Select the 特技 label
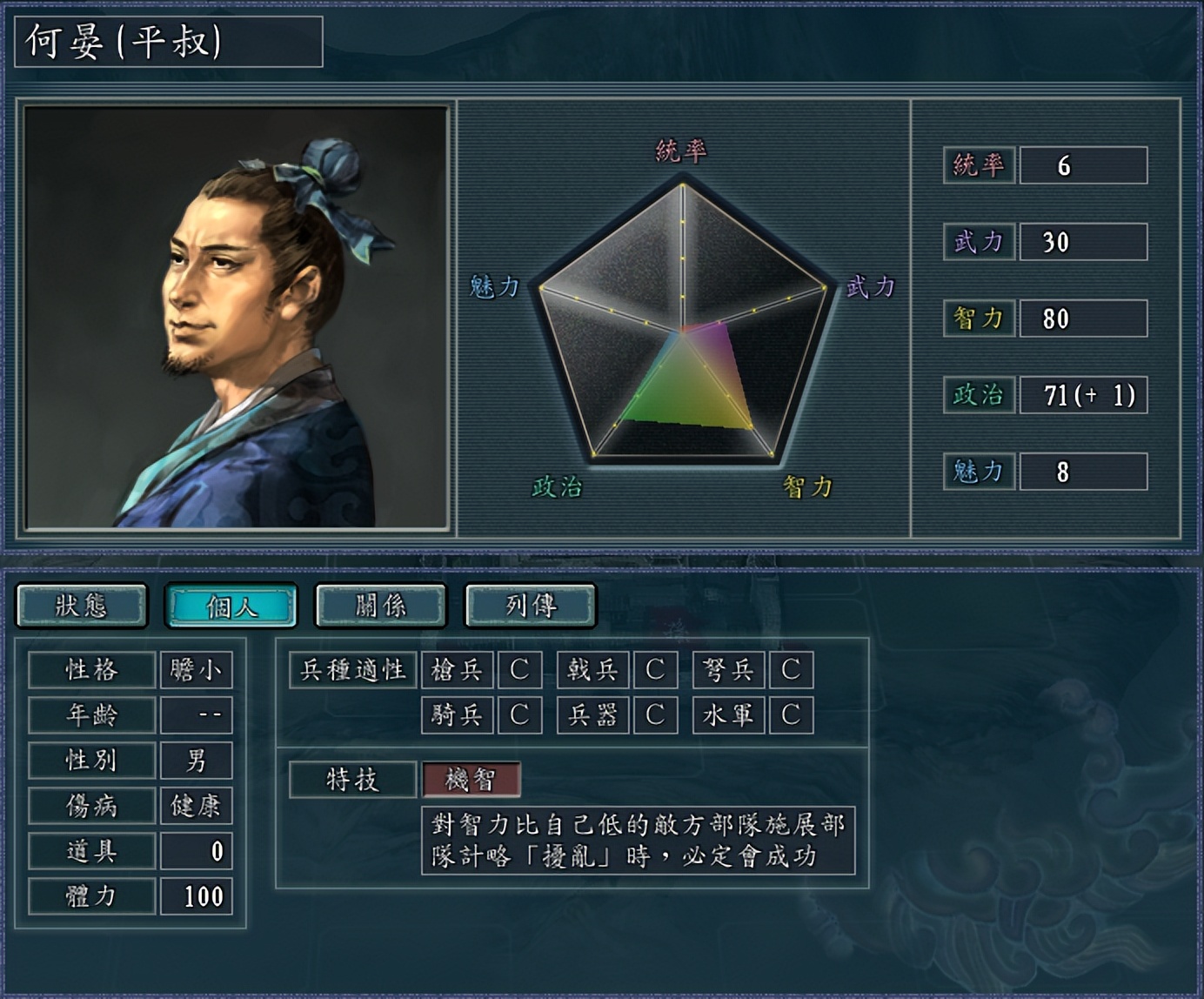This screenshot has width=1204, height=999. click(x=351, y=781)
